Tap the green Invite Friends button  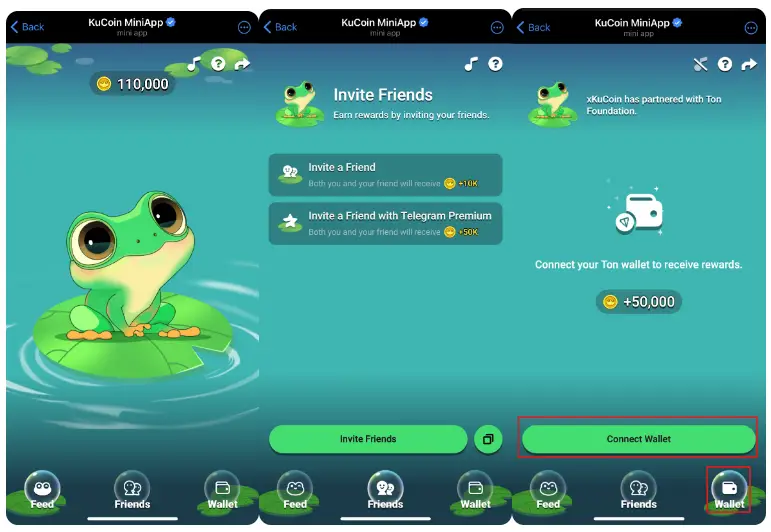[x=368, y=439]
